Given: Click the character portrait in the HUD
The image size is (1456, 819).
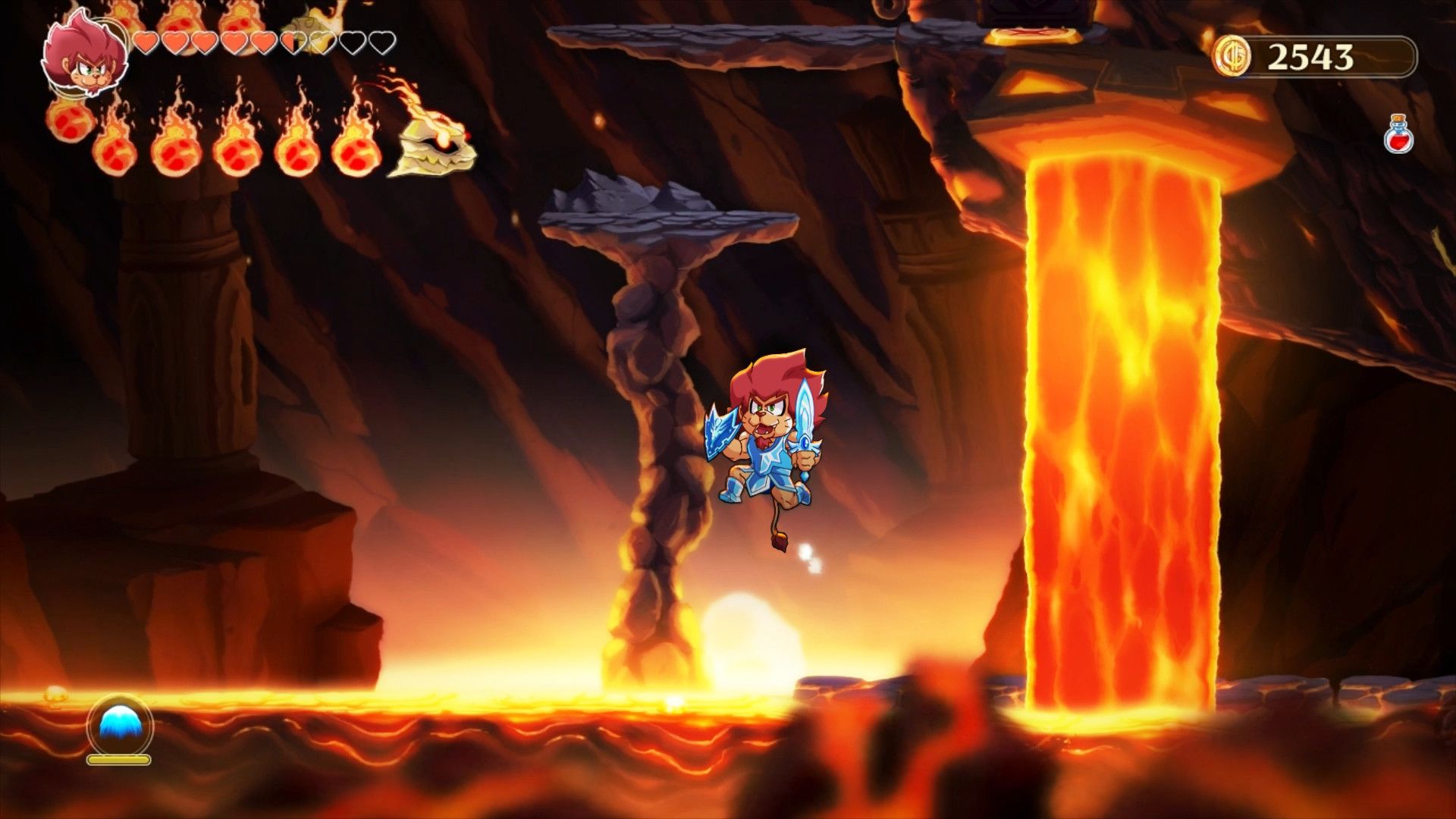Looking at the screenshot, I should [x=86, y=57].
